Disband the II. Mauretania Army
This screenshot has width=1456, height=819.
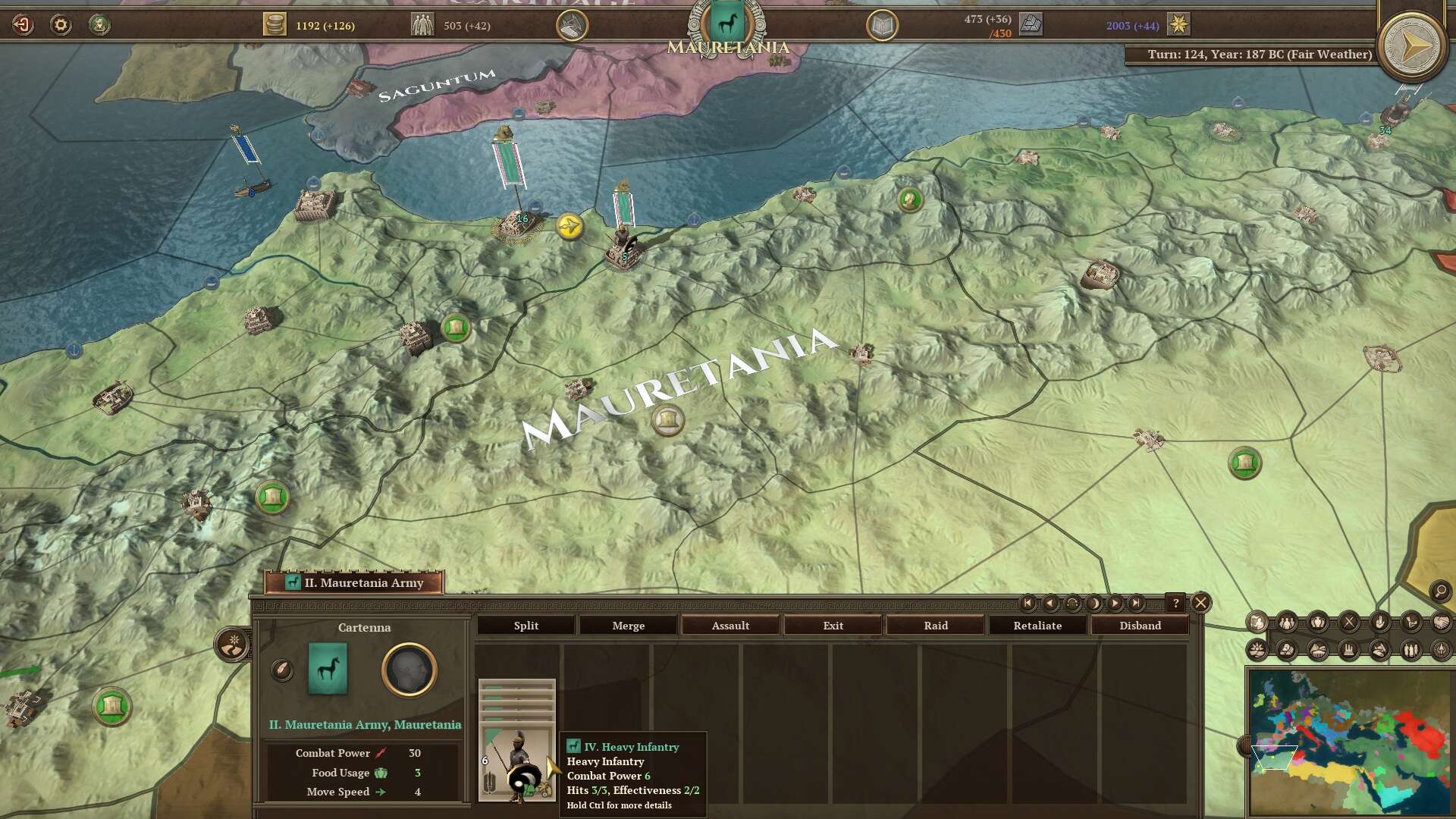point(1140,626)
